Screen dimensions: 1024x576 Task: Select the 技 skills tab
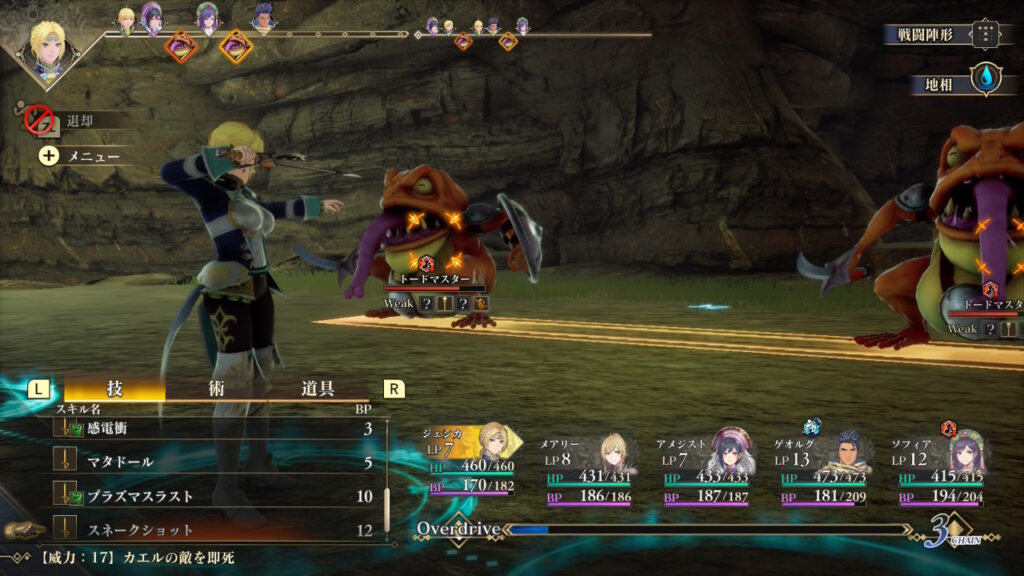point(114,389)
